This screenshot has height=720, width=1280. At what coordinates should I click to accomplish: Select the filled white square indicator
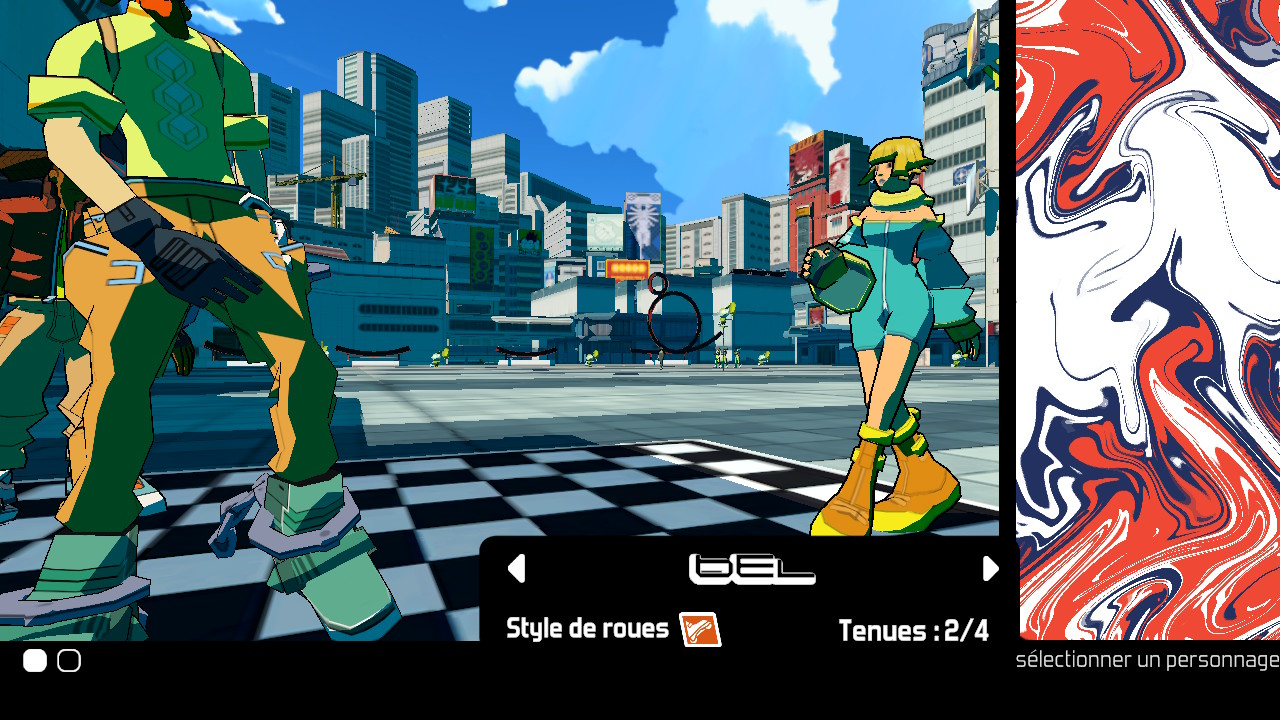[x=35, y=661]
